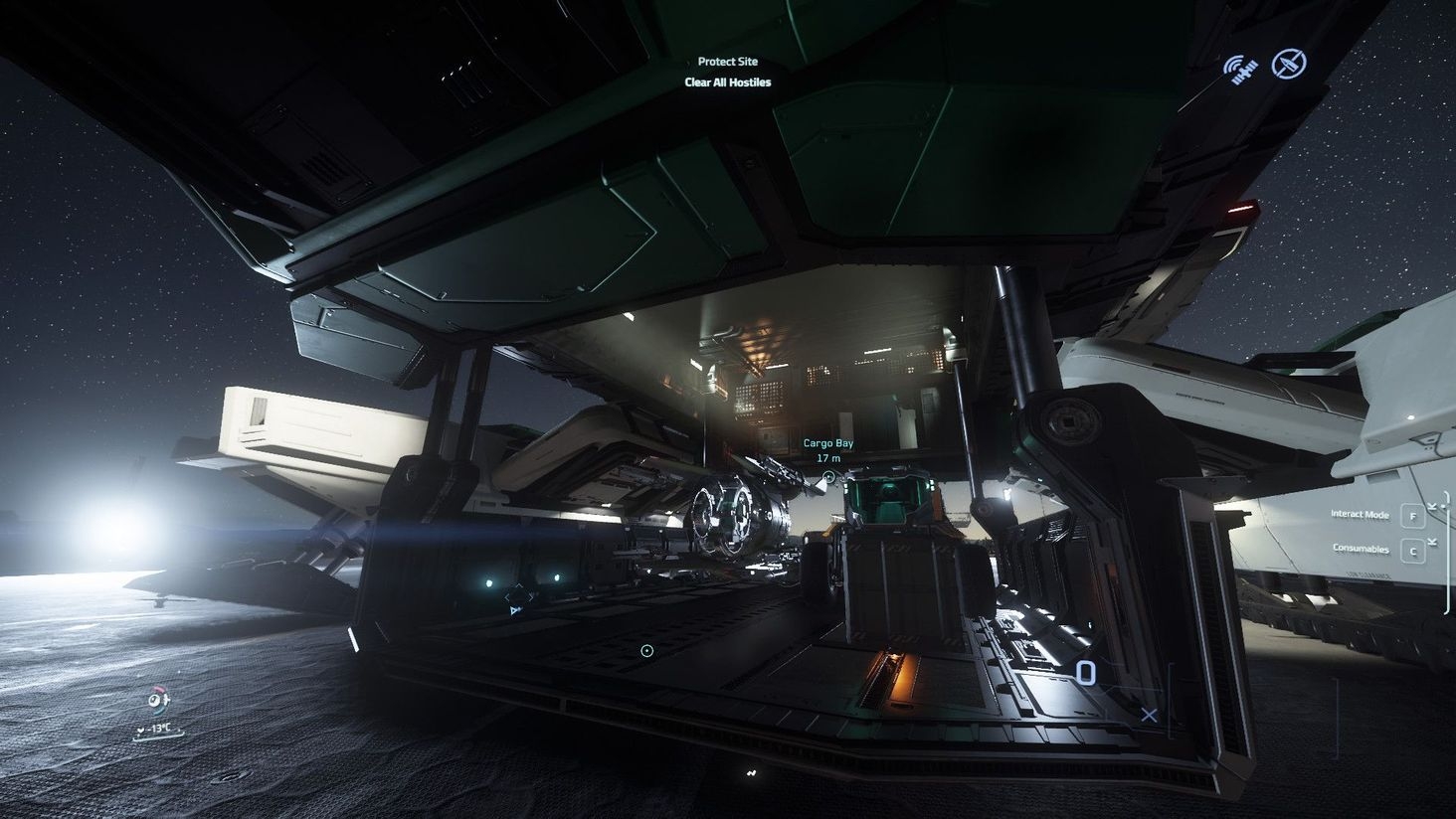The image size is (1456, 819).
Task: Expand the chevron beside Interact Mode
Action: [x=1432, y=506]
